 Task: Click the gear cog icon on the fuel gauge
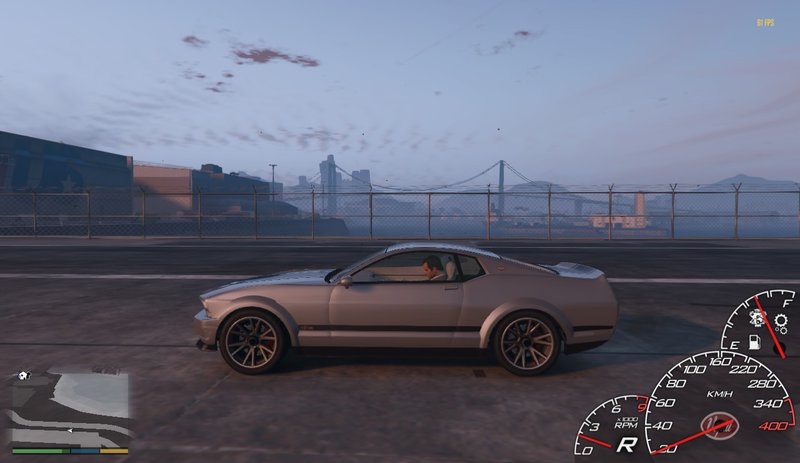(x=780, y=323)
